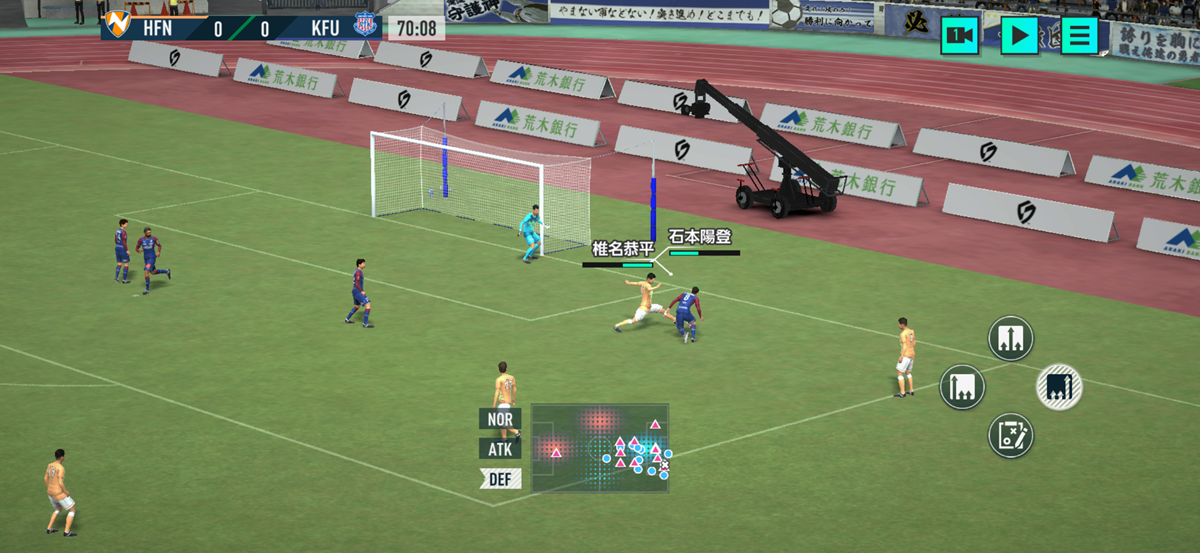Image resolution: width=1200 pixels, height=553 pixels.
Task: Tap the play triangle button
Action: (x=1019, y=36)
